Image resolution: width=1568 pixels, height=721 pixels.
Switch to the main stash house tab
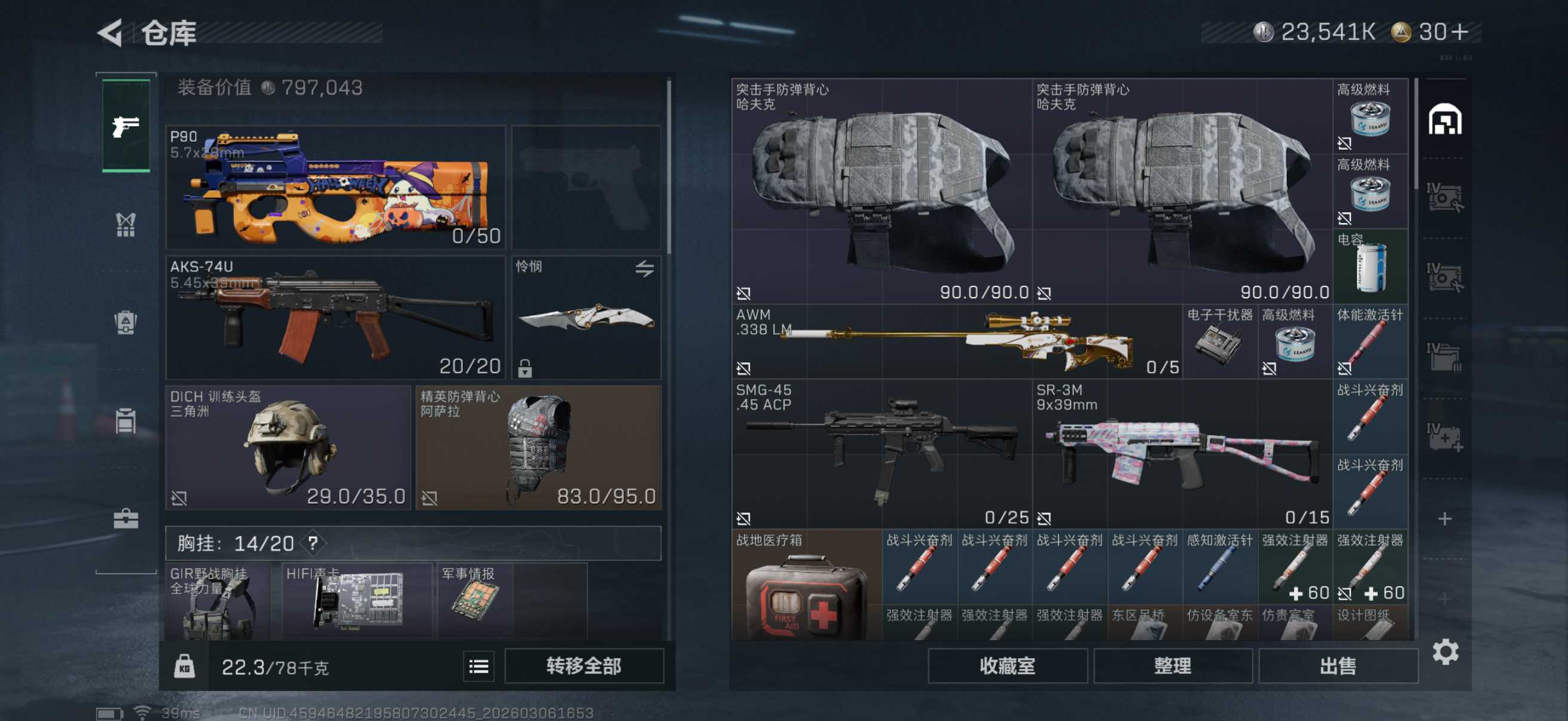1444,118
